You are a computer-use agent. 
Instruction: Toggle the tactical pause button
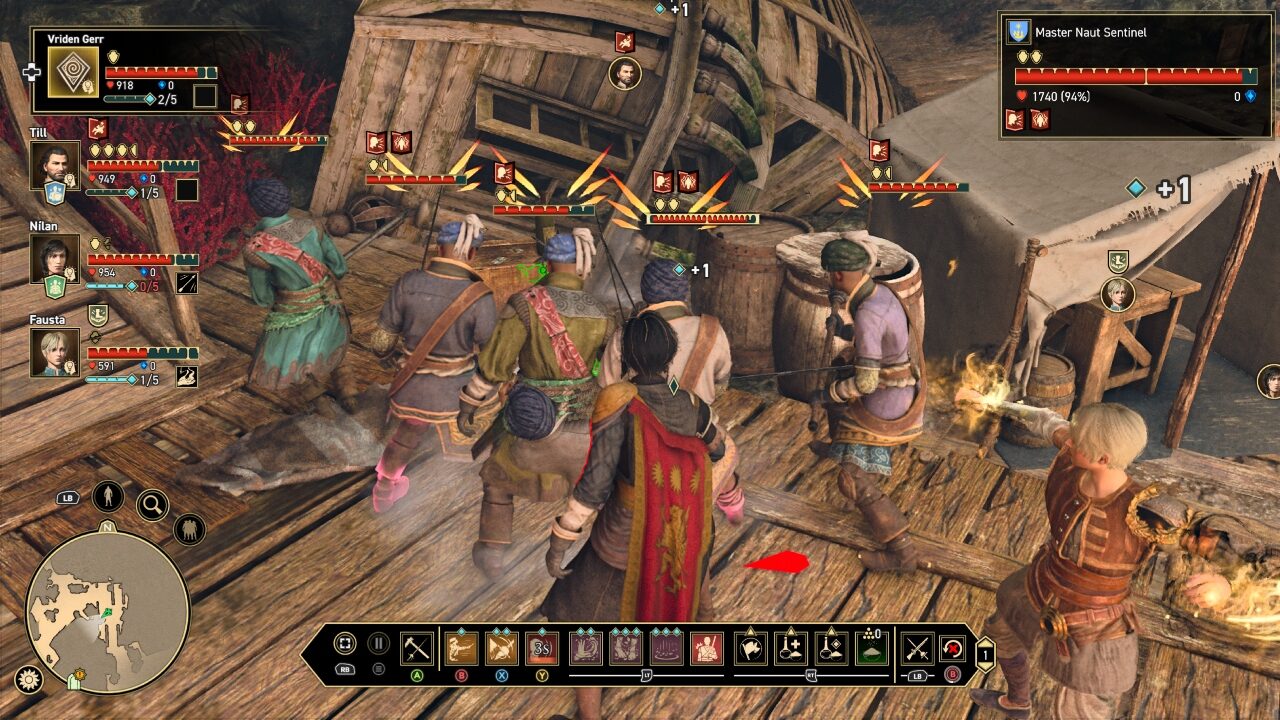pyautogui.click(x=379, y=644)
